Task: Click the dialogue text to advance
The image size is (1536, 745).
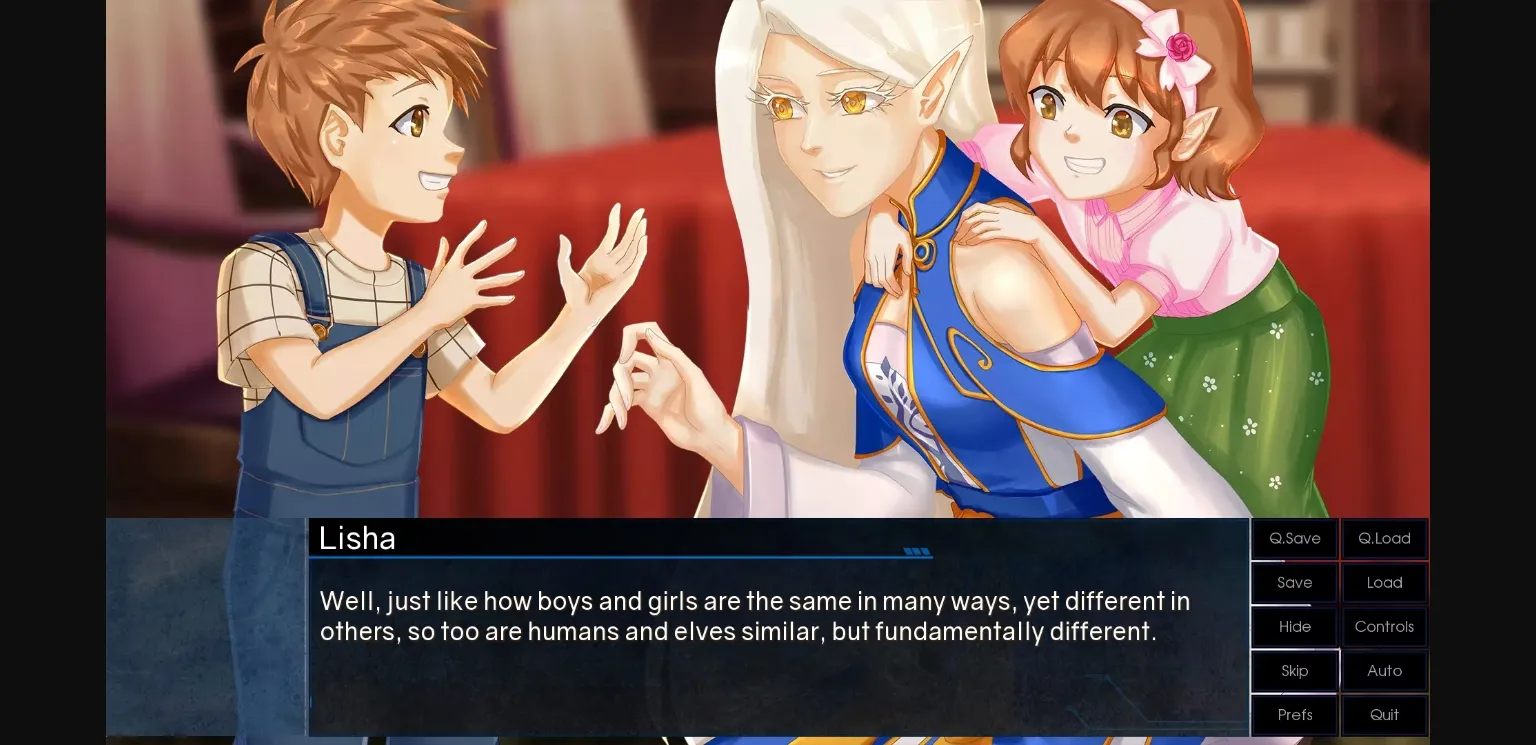Action: 754,615
